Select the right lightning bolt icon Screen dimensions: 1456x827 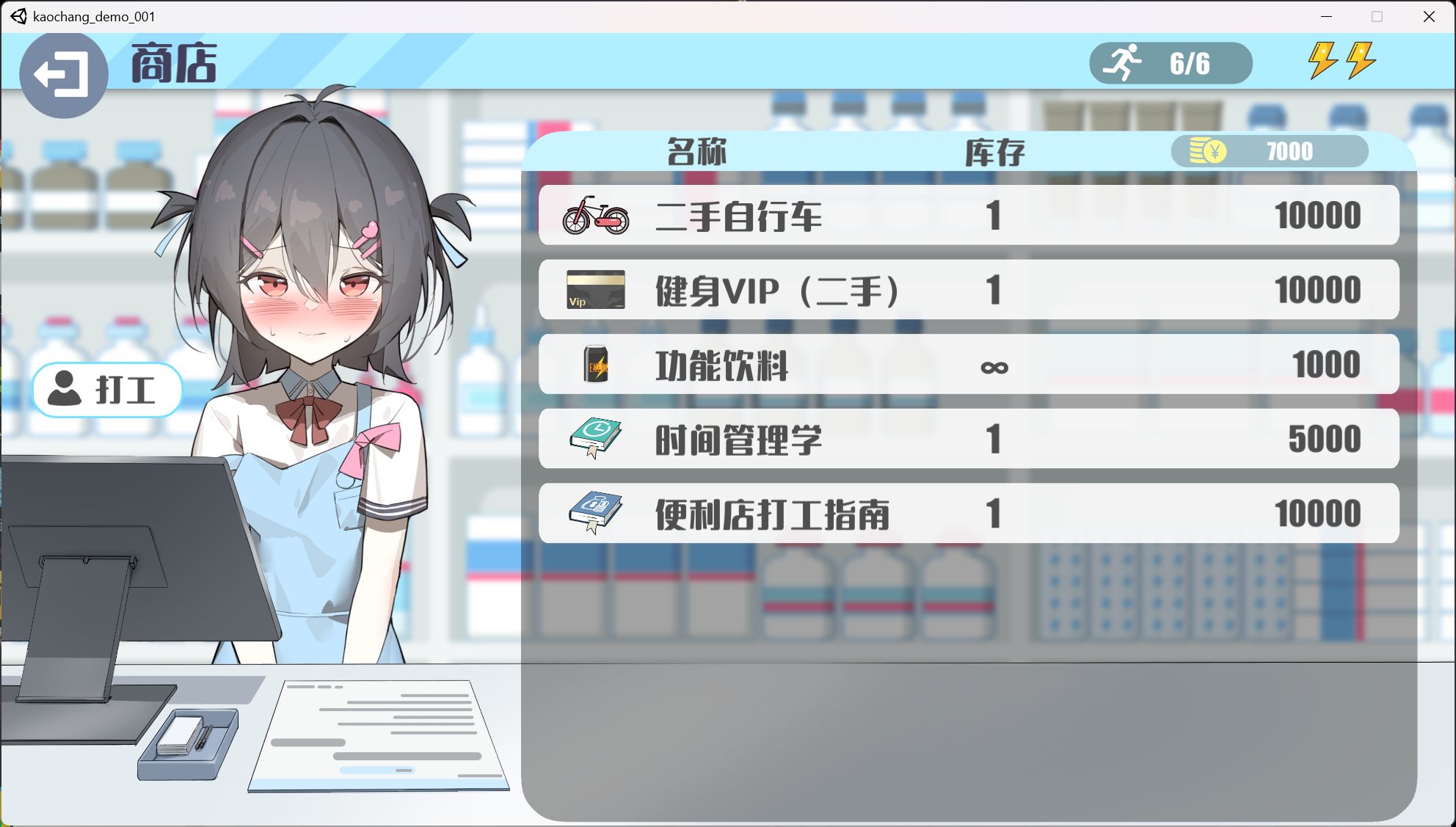[1363, 62]
